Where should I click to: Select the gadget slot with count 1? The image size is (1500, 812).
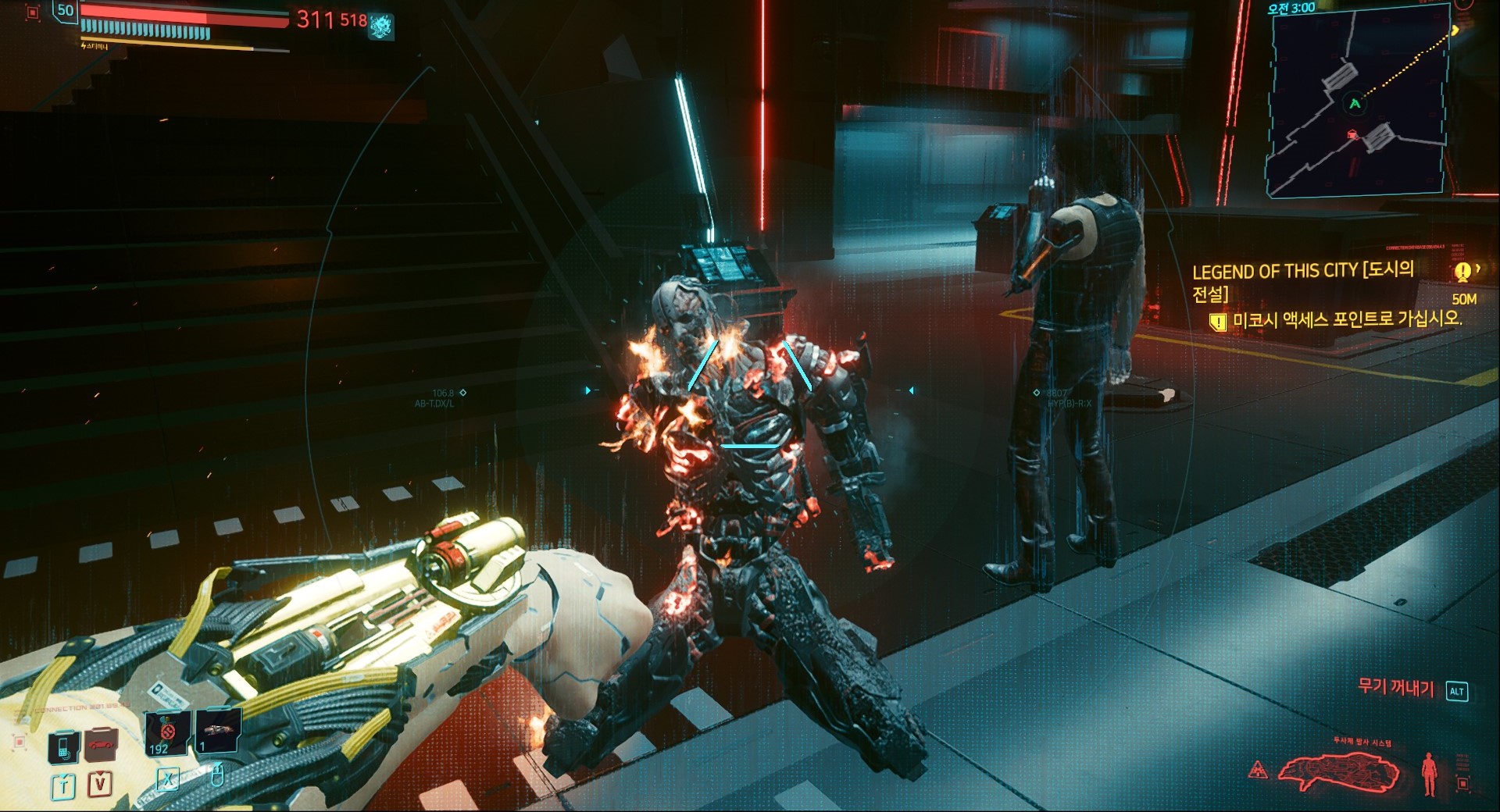tap(216, 731)
